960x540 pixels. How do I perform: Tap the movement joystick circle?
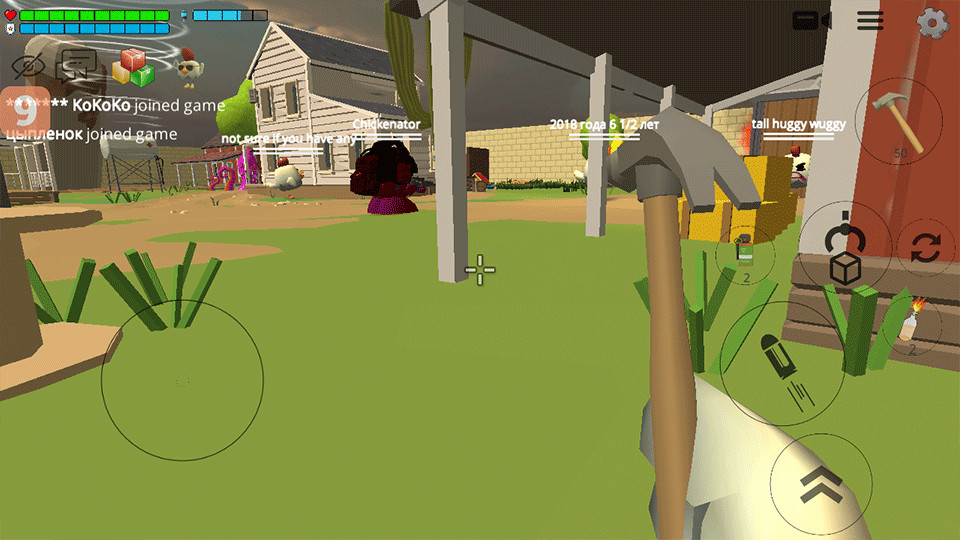click(x=182, y=380)
